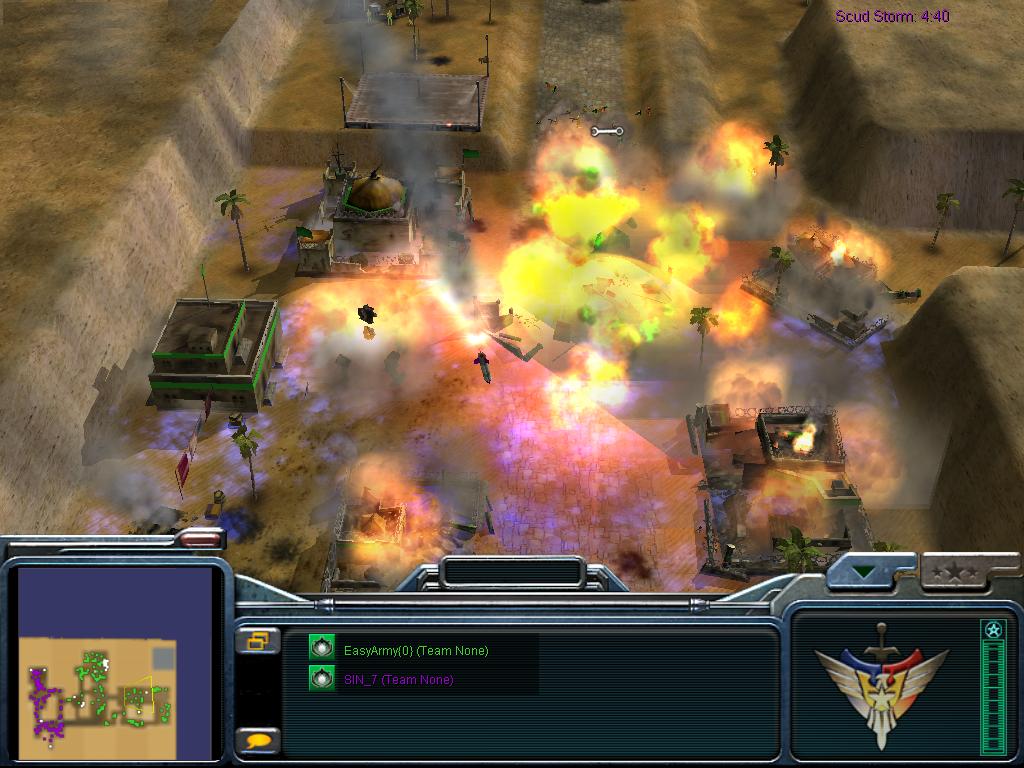Open the chat speech-bubble button

[x=258, y=740]
